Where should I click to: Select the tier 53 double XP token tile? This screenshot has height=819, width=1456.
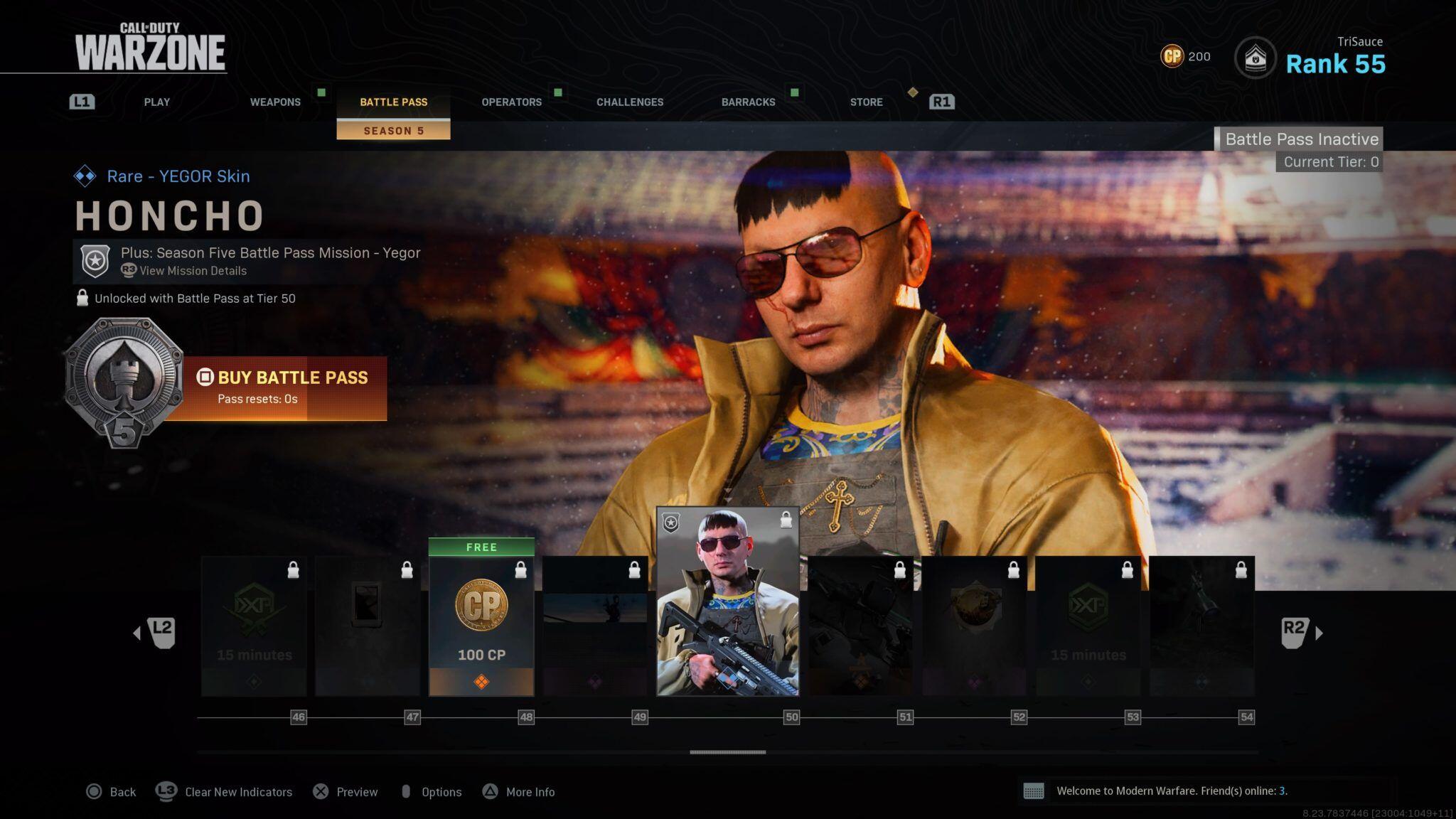tap(1088, 626)
